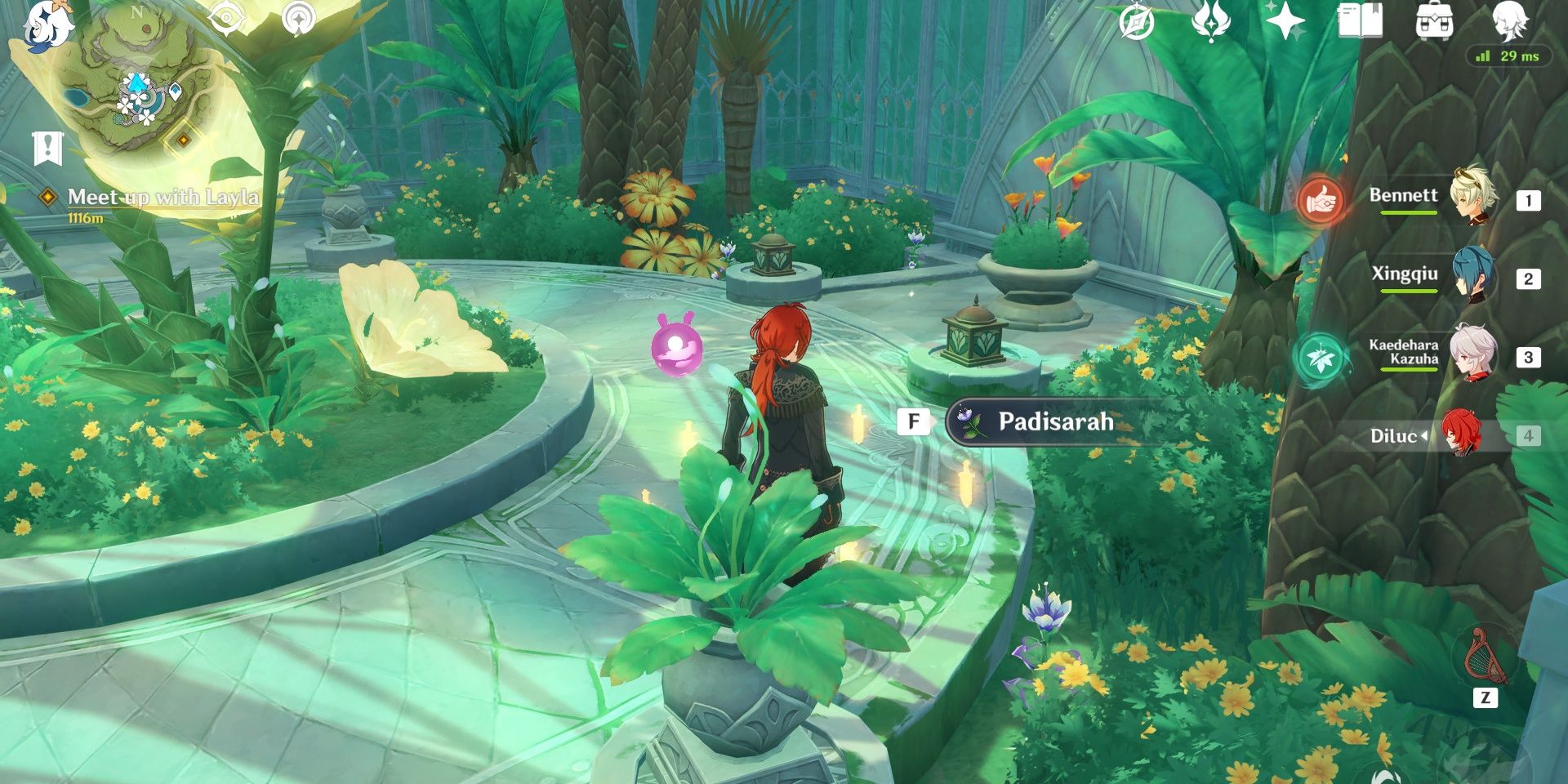
Task: Open the Wish star icon
Action: pyautogui.click(x=1285, y=21)
